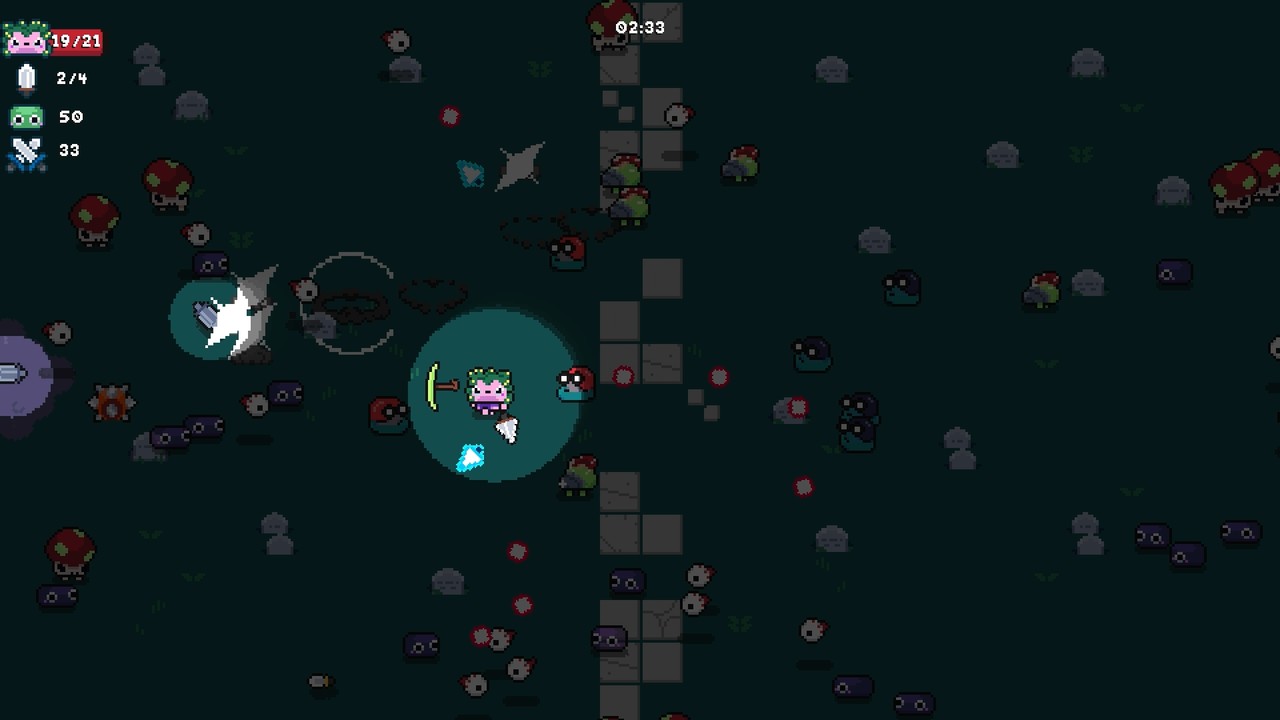
Task: Click the cyan diamond gem pickup
Action: pyautogui.click(x=468, y=458)
